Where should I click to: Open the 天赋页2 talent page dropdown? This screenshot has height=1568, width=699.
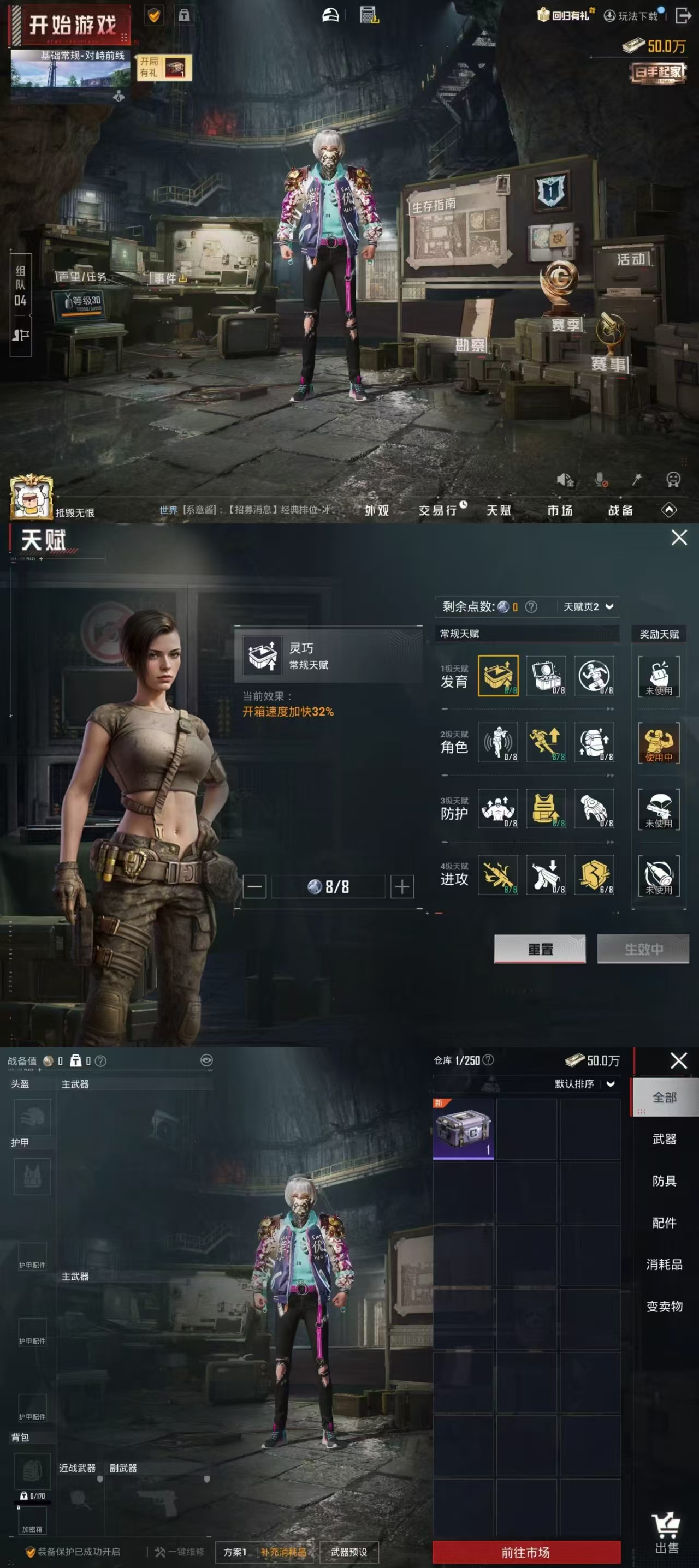point(588,606)
